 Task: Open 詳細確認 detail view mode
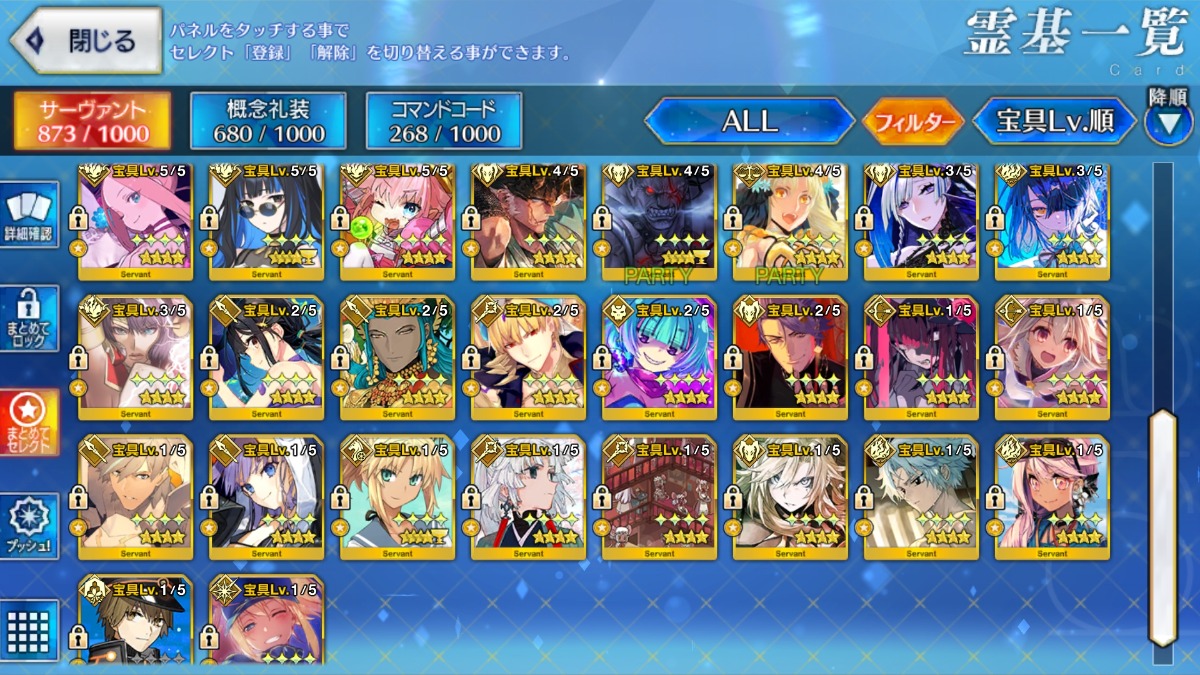tap(28, 217)
